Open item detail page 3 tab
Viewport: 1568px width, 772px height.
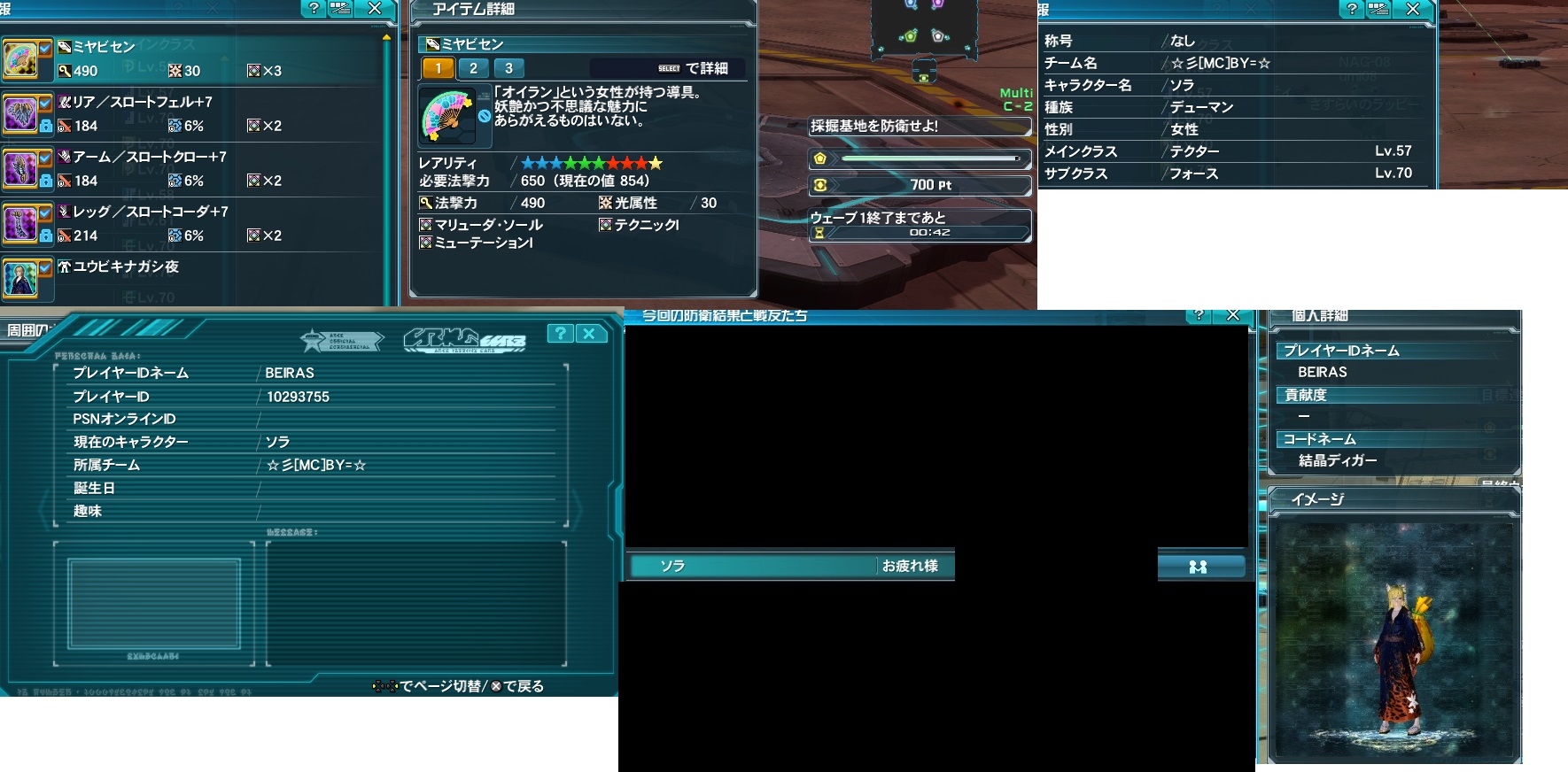(508, 68)
